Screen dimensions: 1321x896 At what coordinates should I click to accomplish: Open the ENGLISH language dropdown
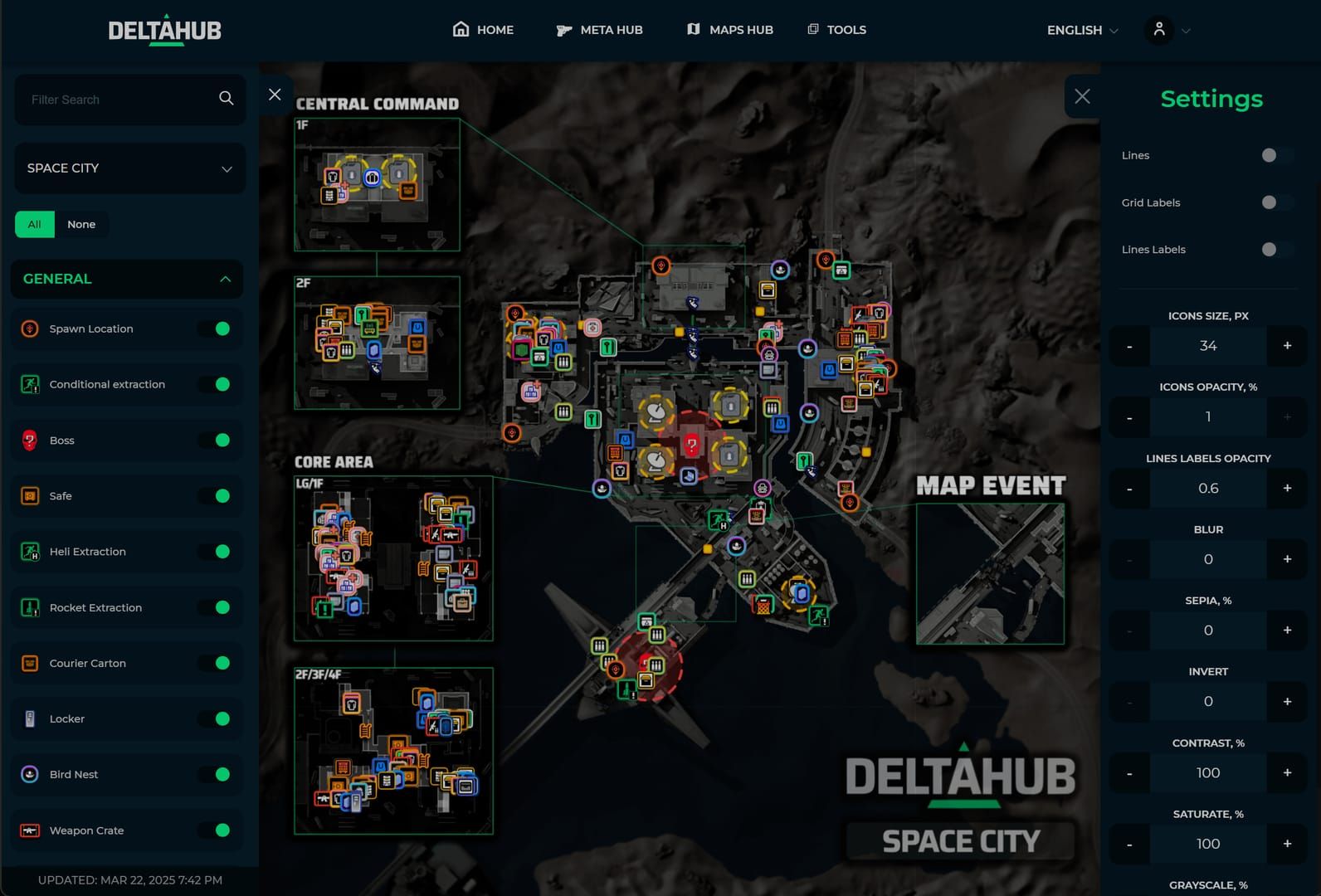click(1080, 30)
